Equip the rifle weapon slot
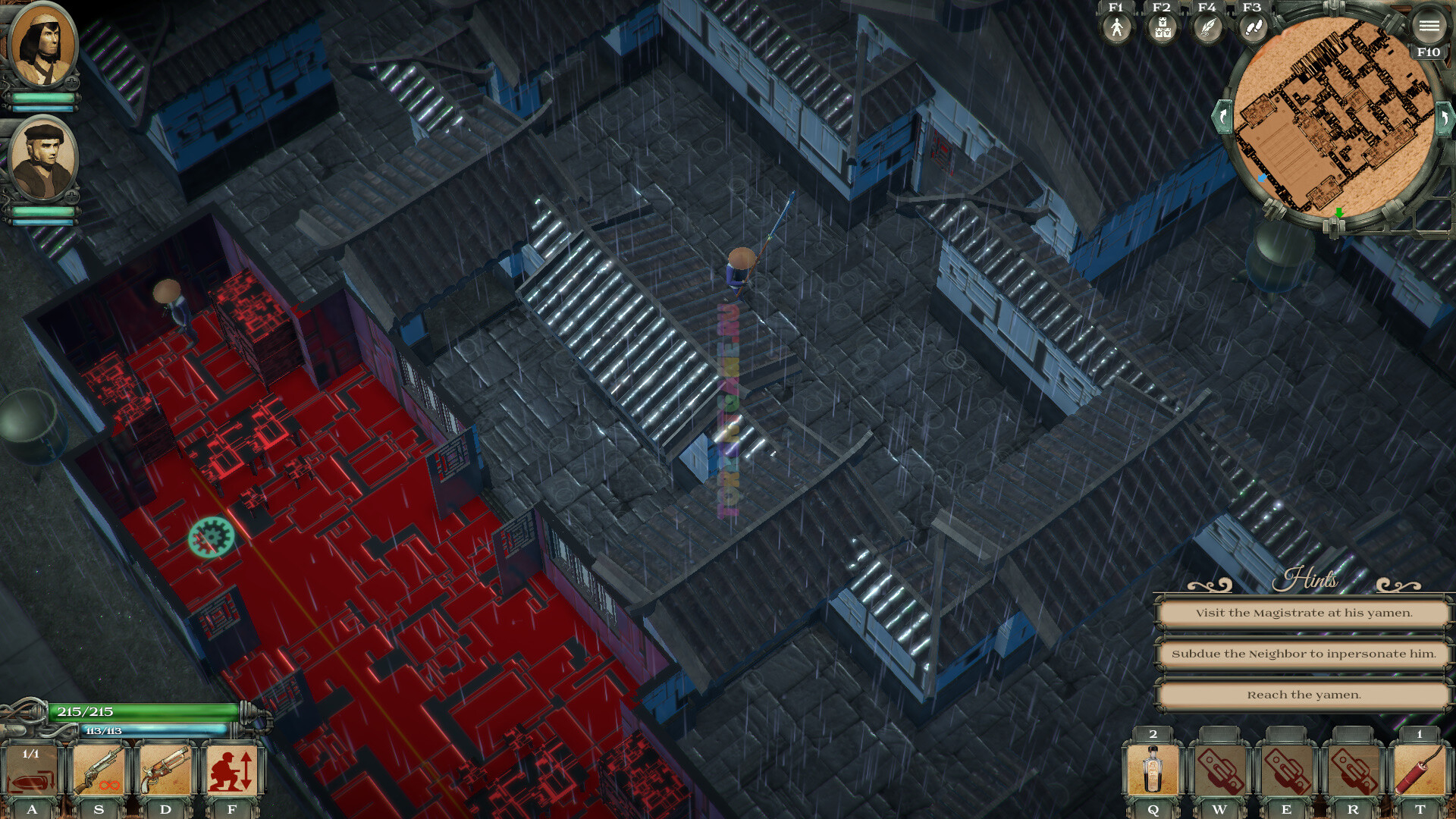 (99, 772)
